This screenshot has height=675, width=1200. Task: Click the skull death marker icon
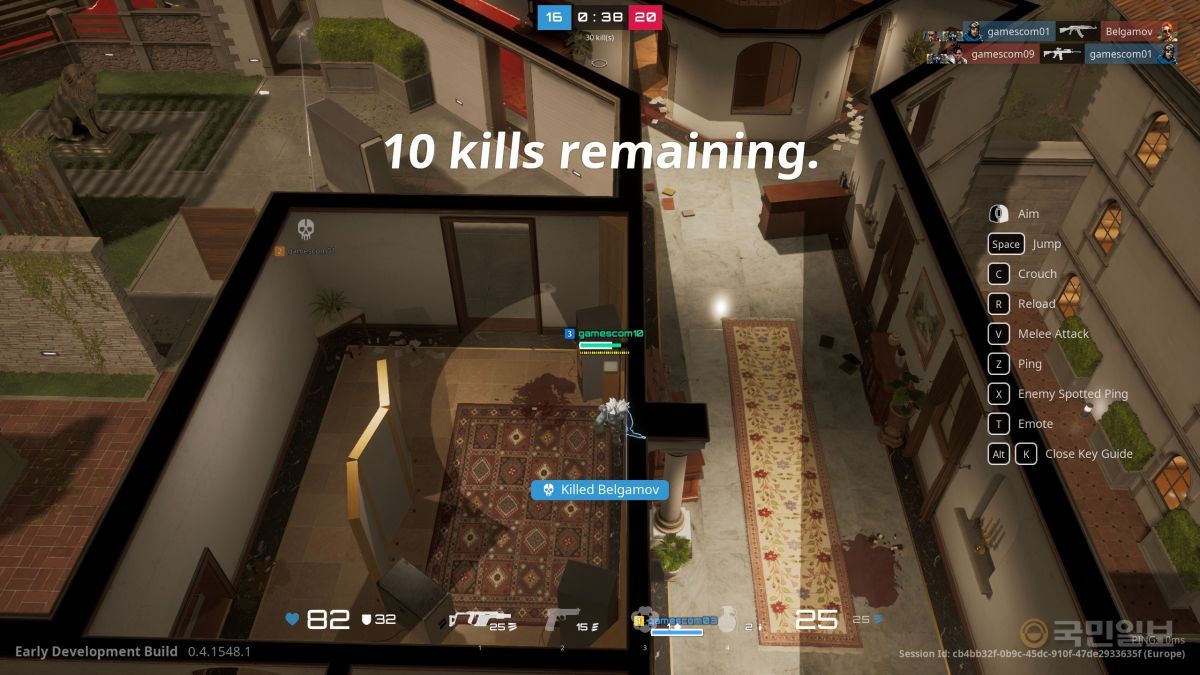coord(306,230)
